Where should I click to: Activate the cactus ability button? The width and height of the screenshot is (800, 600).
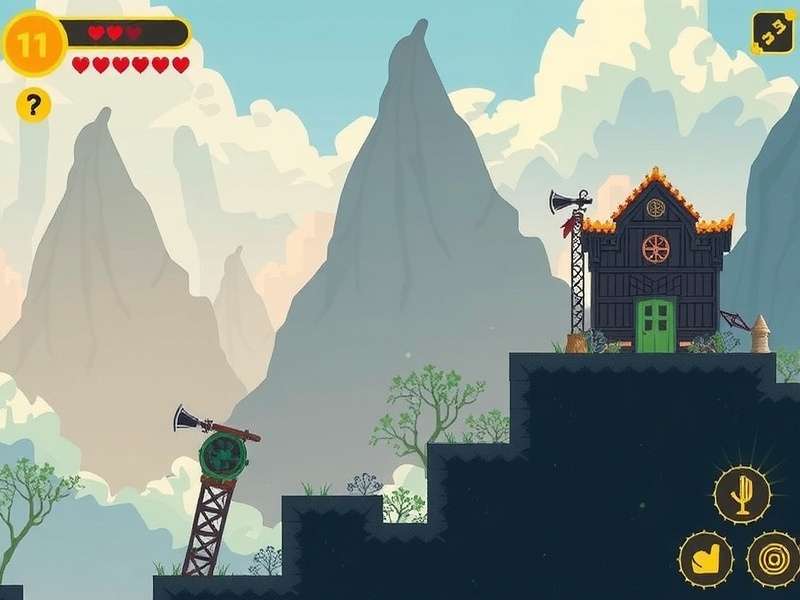coord(742,494)
